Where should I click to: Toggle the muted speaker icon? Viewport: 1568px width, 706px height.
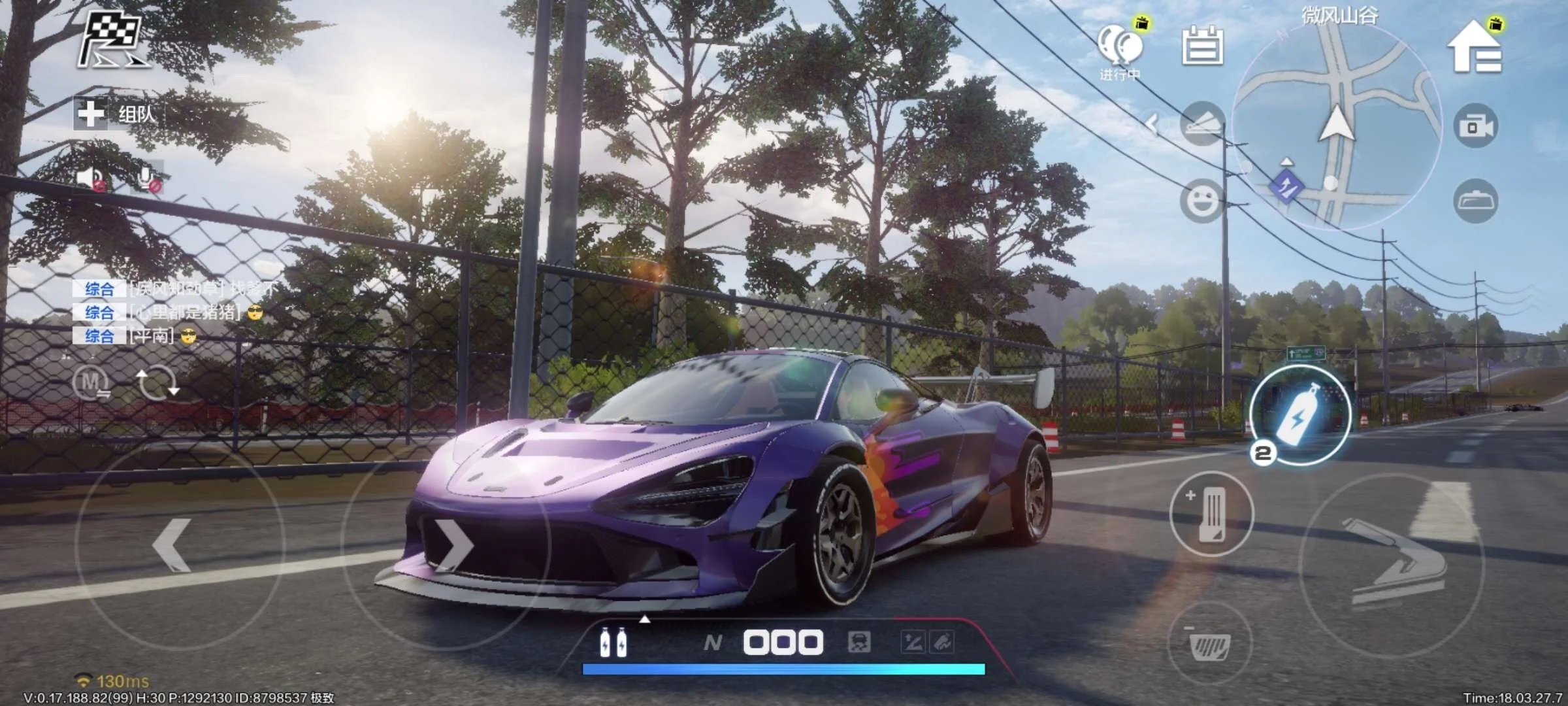point(91,178)
